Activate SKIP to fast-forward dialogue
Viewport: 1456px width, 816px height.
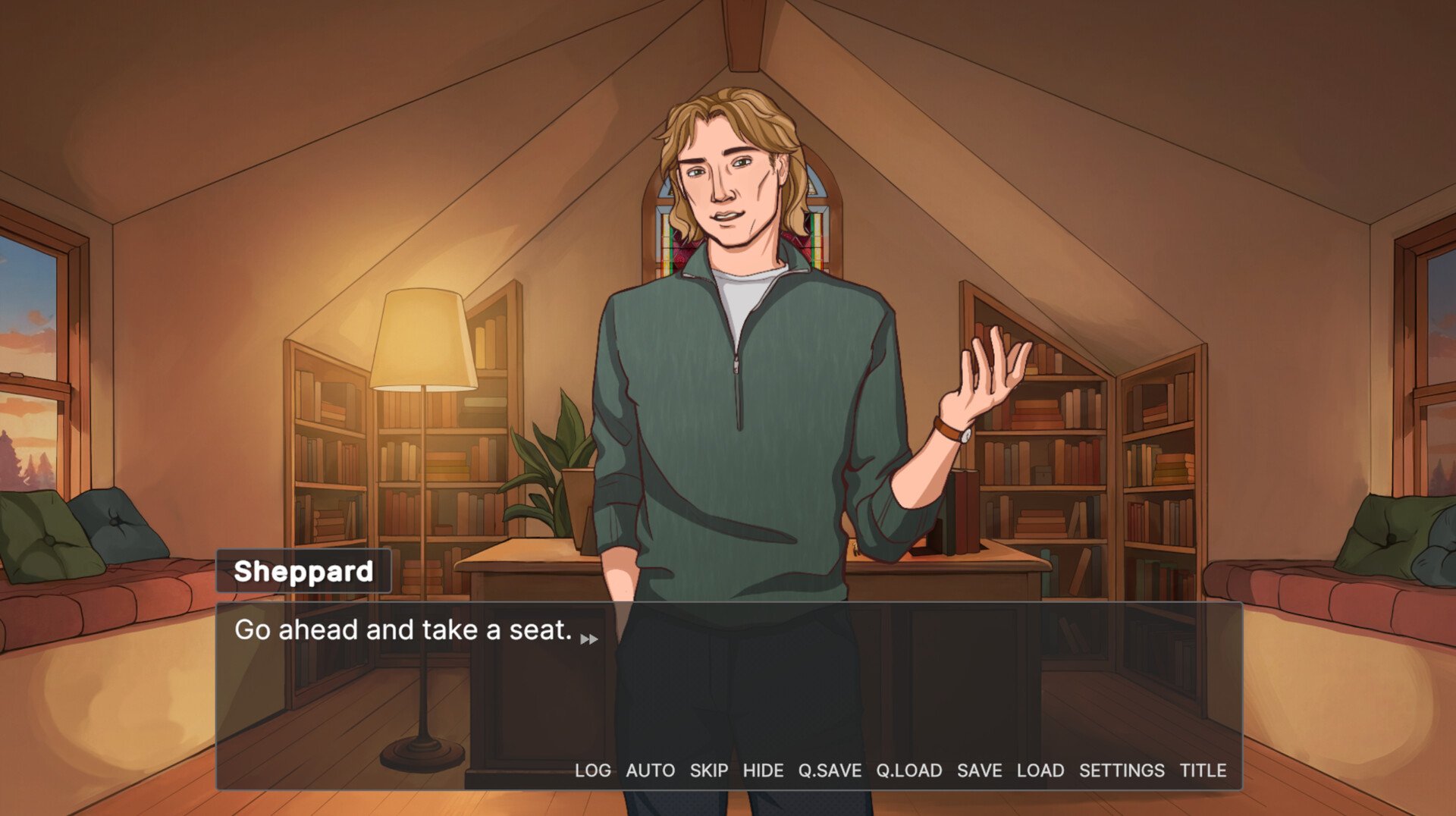click(708, 770)
